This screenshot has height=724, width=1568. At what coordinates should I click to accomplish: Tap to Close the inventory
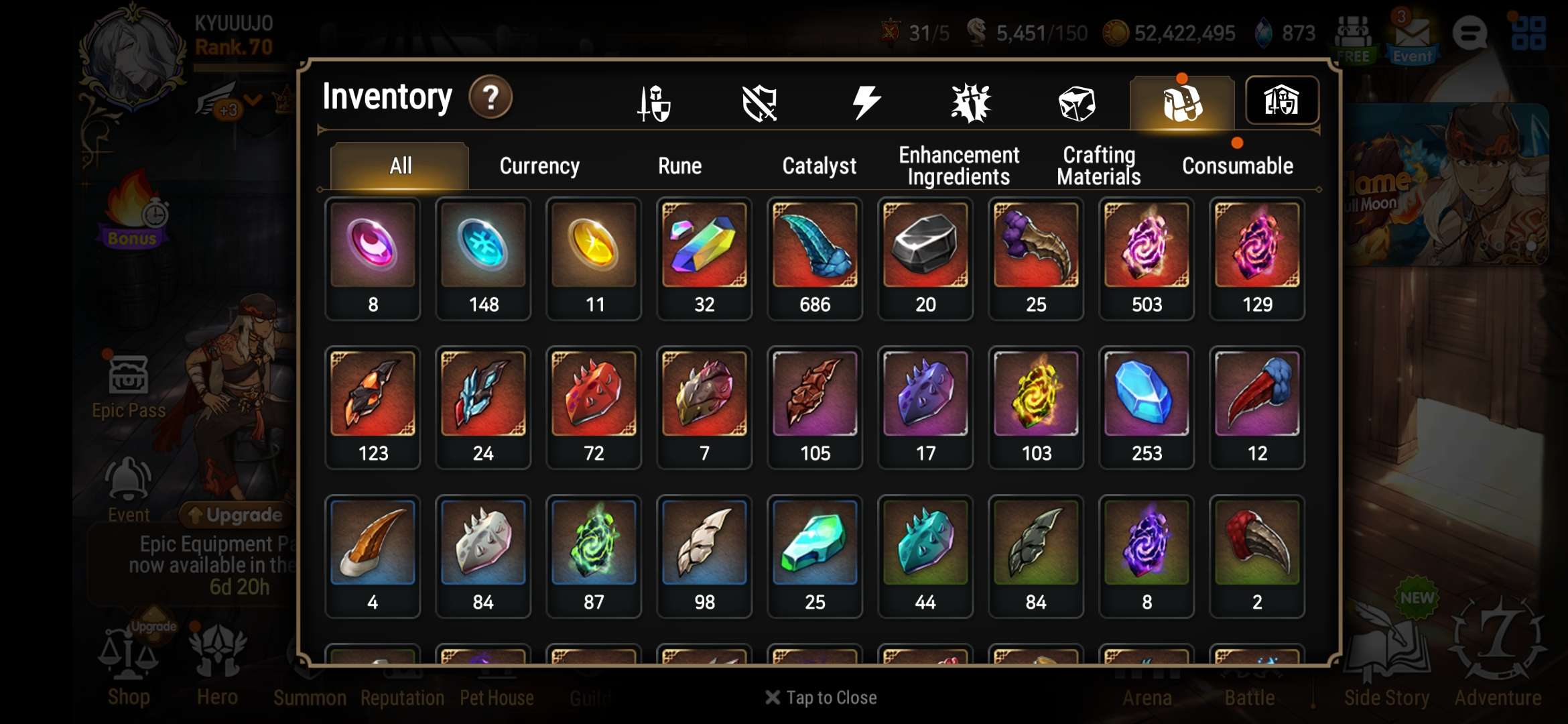821,698
